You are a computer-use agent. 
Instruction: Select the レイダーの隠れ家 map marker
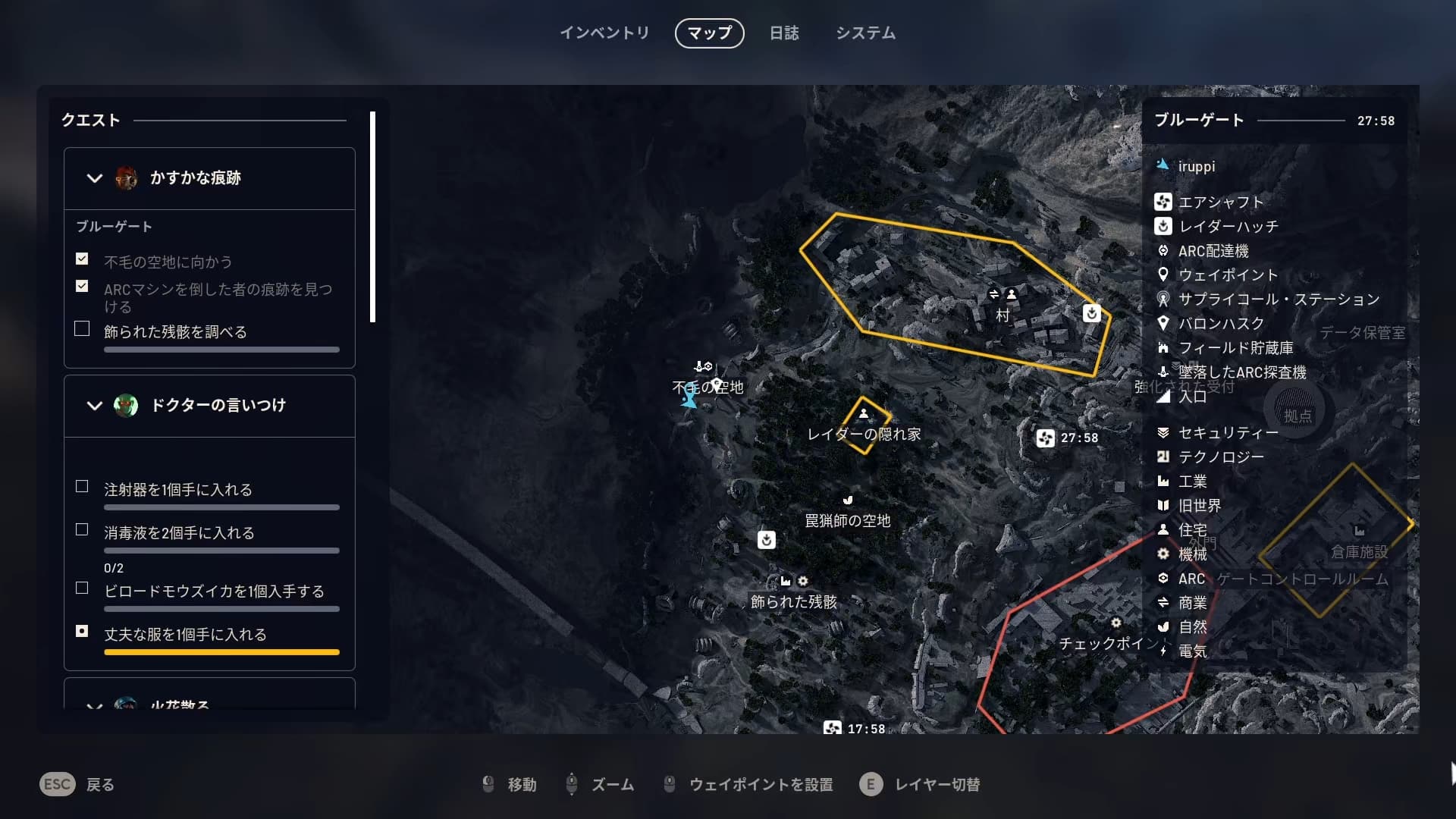tap(864, 416)
